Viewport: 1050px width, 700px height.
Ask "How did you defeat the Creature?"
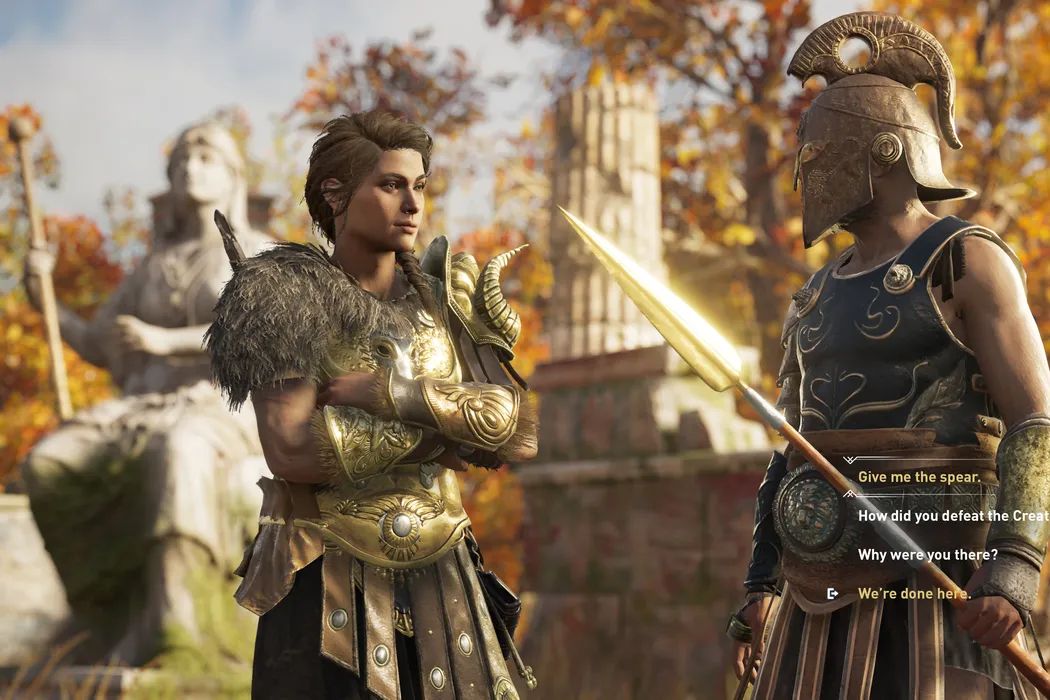(x=952, y=516)
